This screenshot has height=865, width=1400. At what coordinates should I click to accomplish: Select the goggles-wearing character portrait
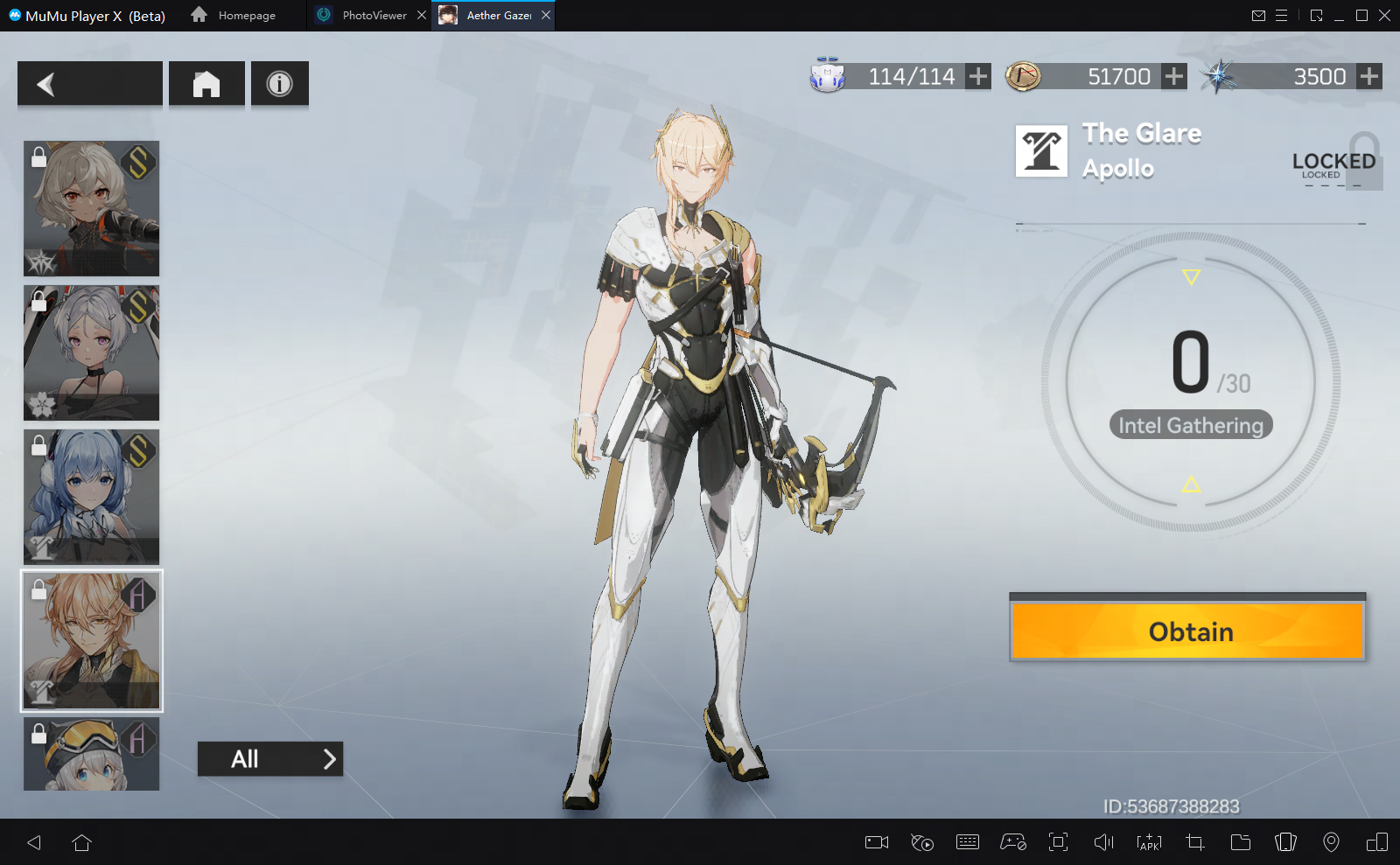92,754
